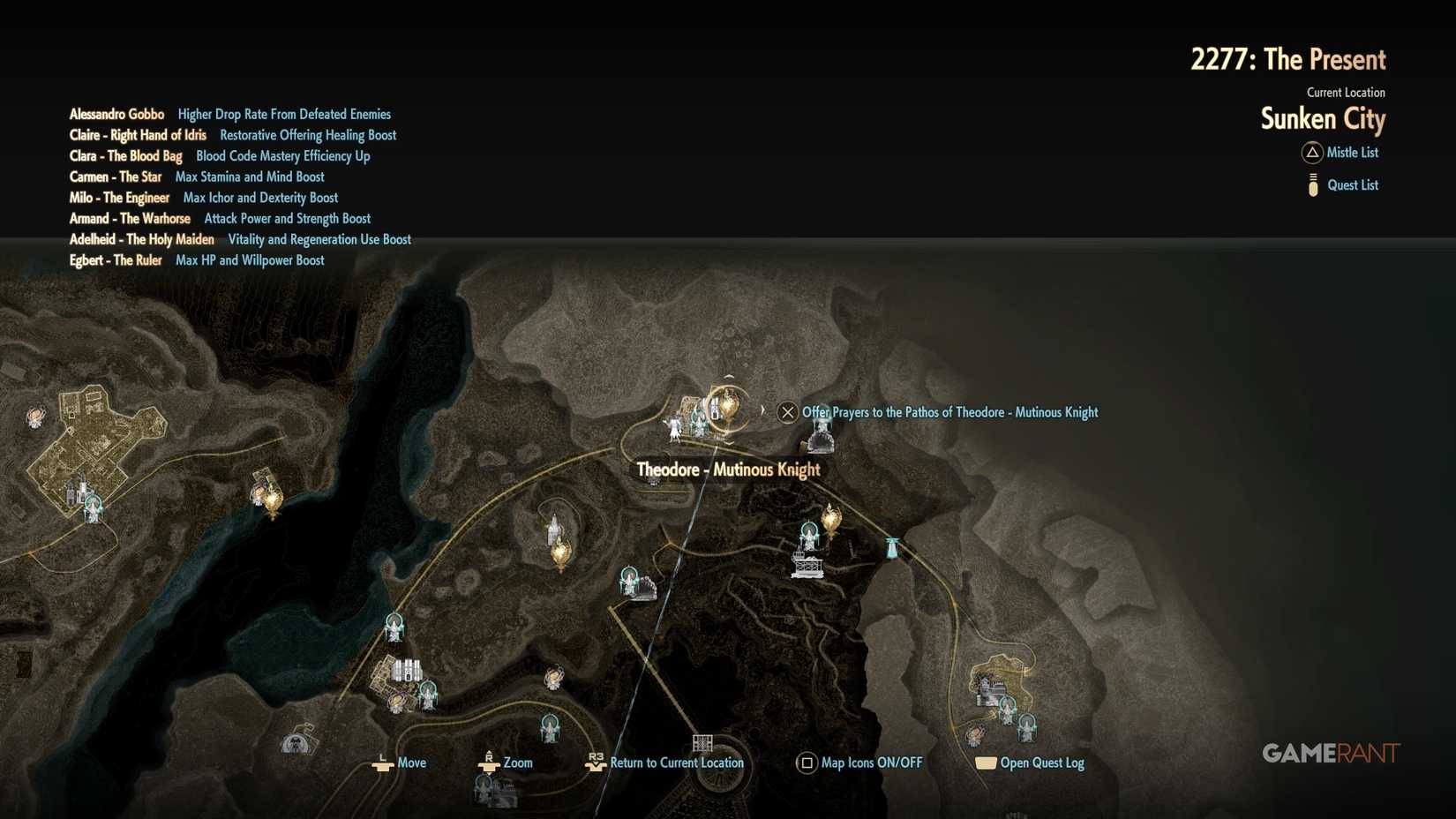
Task: Click Return to Current Location
Action: 678,763
